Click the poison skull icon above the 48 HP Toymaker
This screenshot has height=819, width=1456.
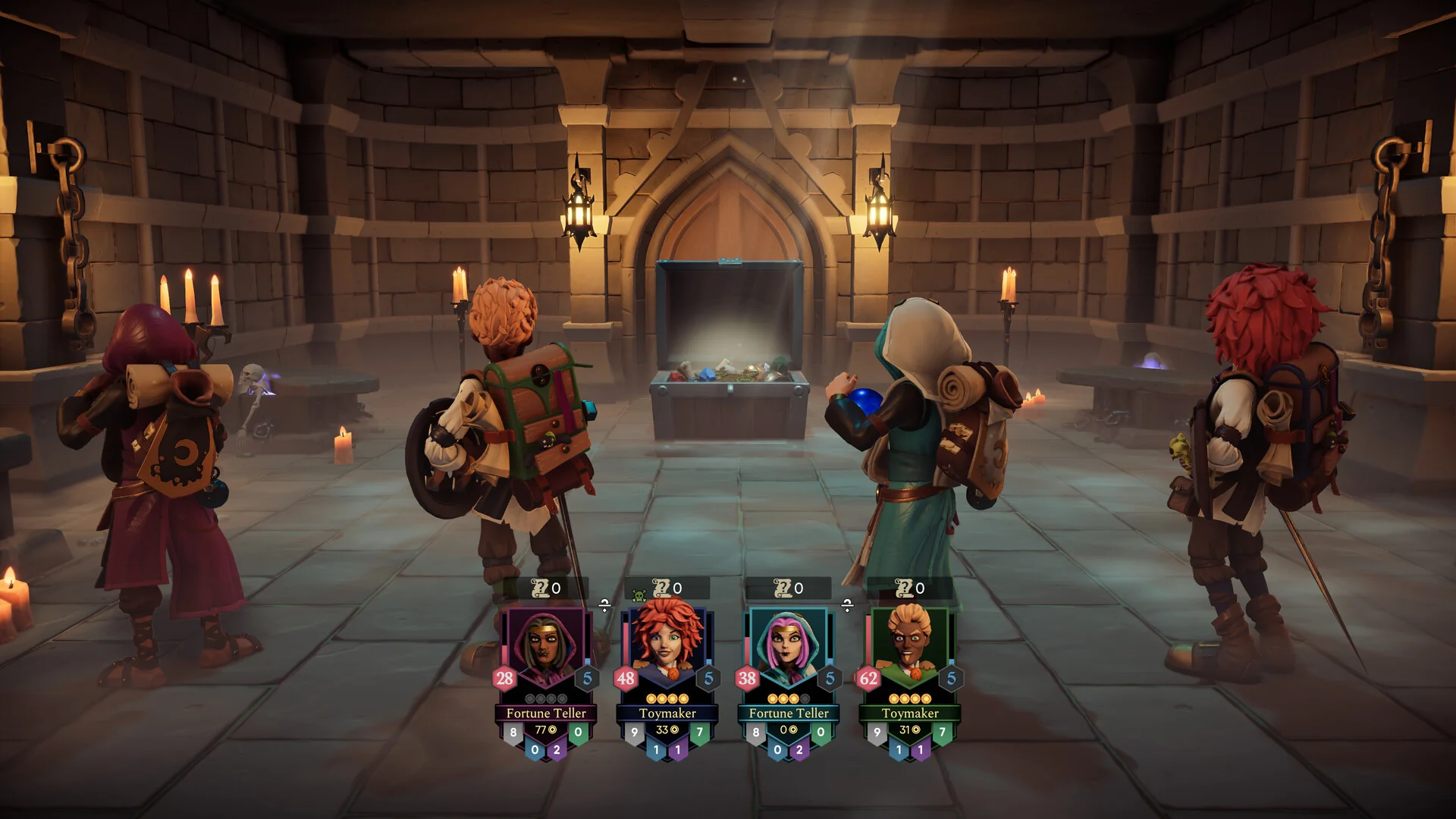click(638, 591)
